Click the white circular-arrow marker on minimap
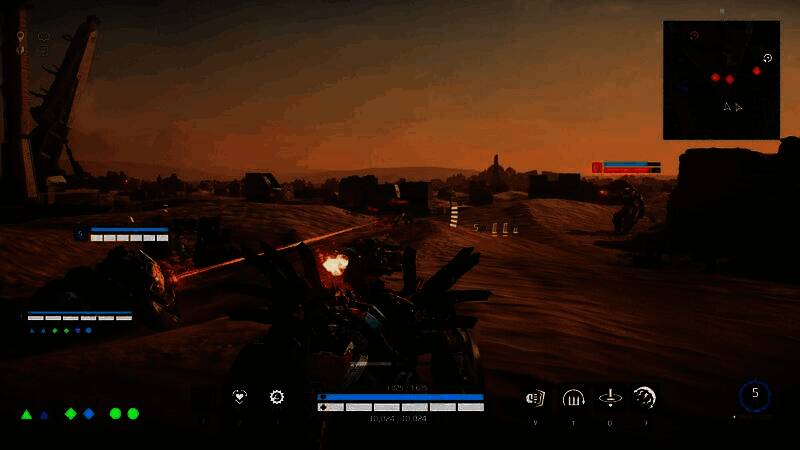Screen dimensions: 800x450 tap(767, 58)
